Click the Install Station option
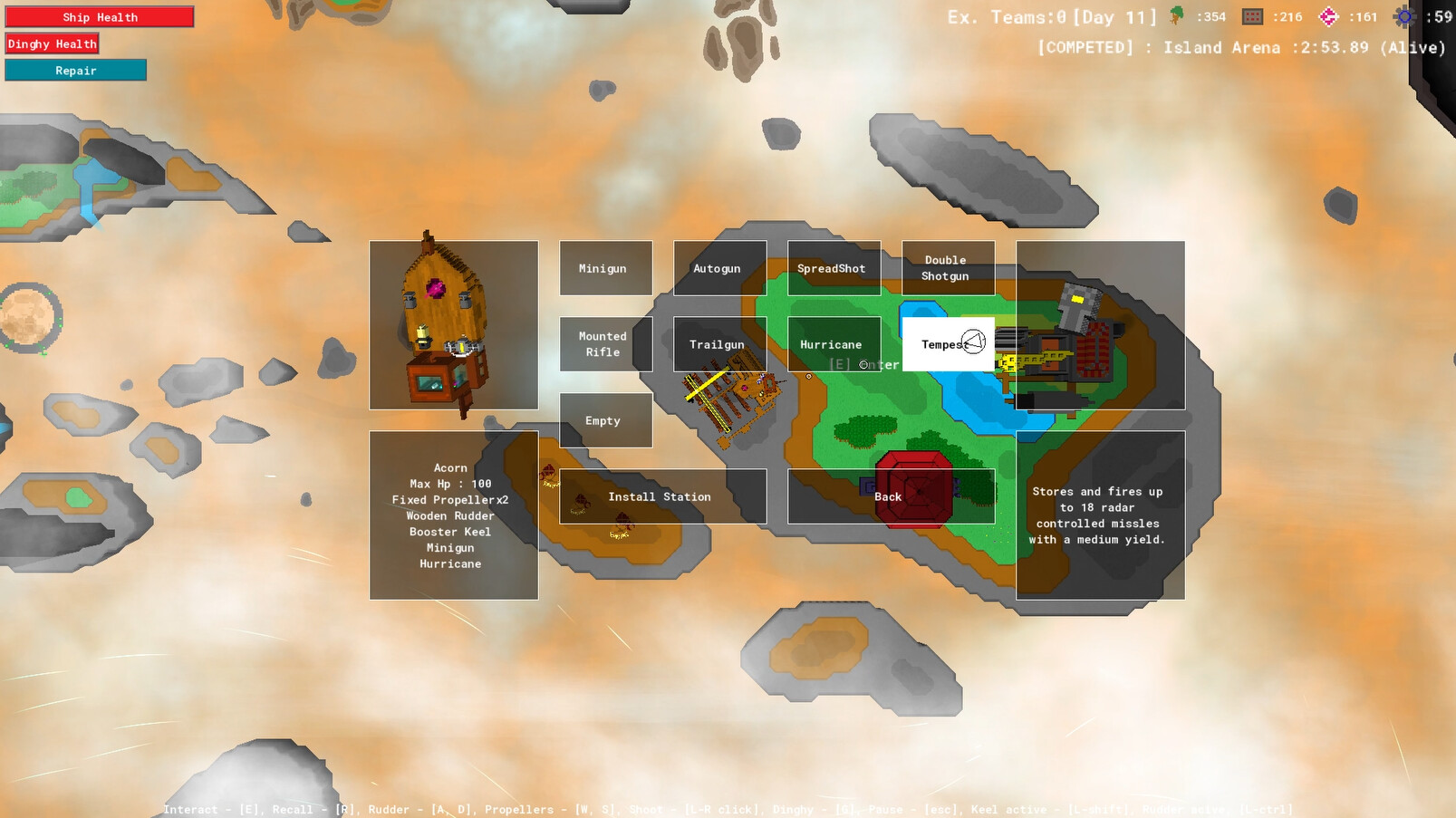The width and height of the screenshot is (1456, 818). pos(661,496)
